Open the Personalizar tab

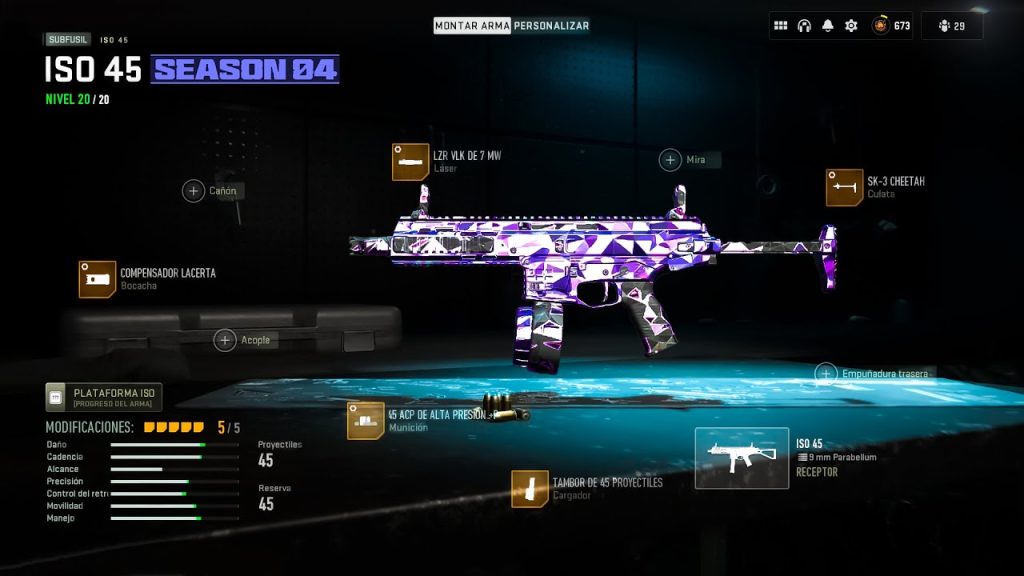(x=551, y=25)
